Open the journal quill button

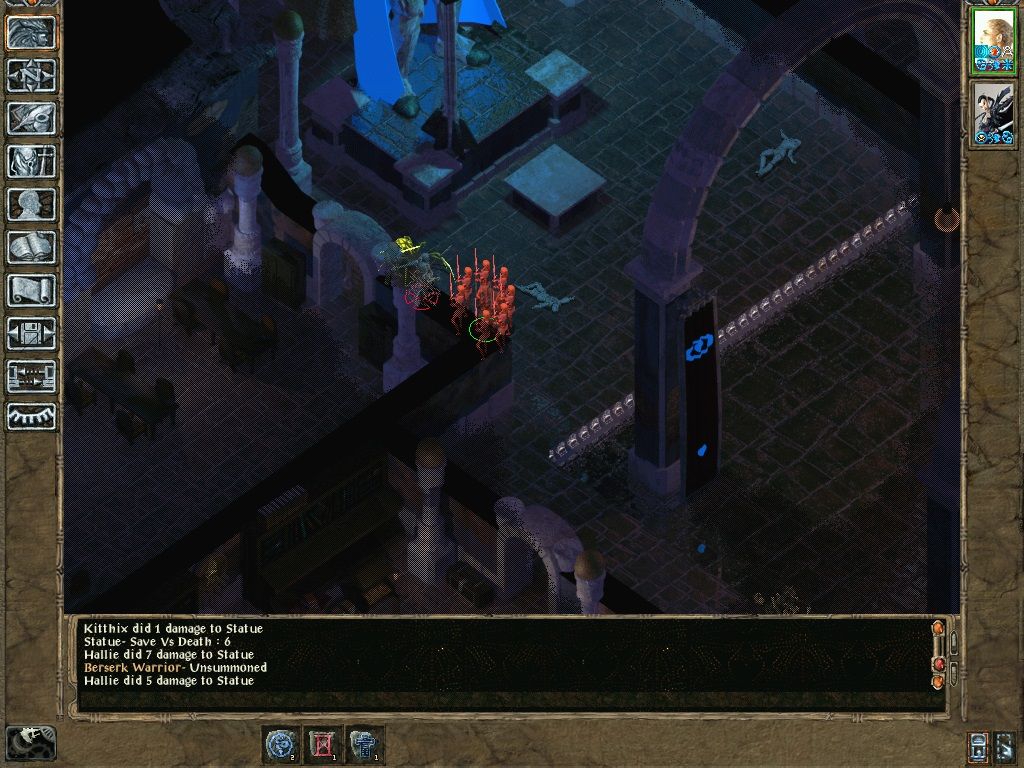[x=32, y=118]
